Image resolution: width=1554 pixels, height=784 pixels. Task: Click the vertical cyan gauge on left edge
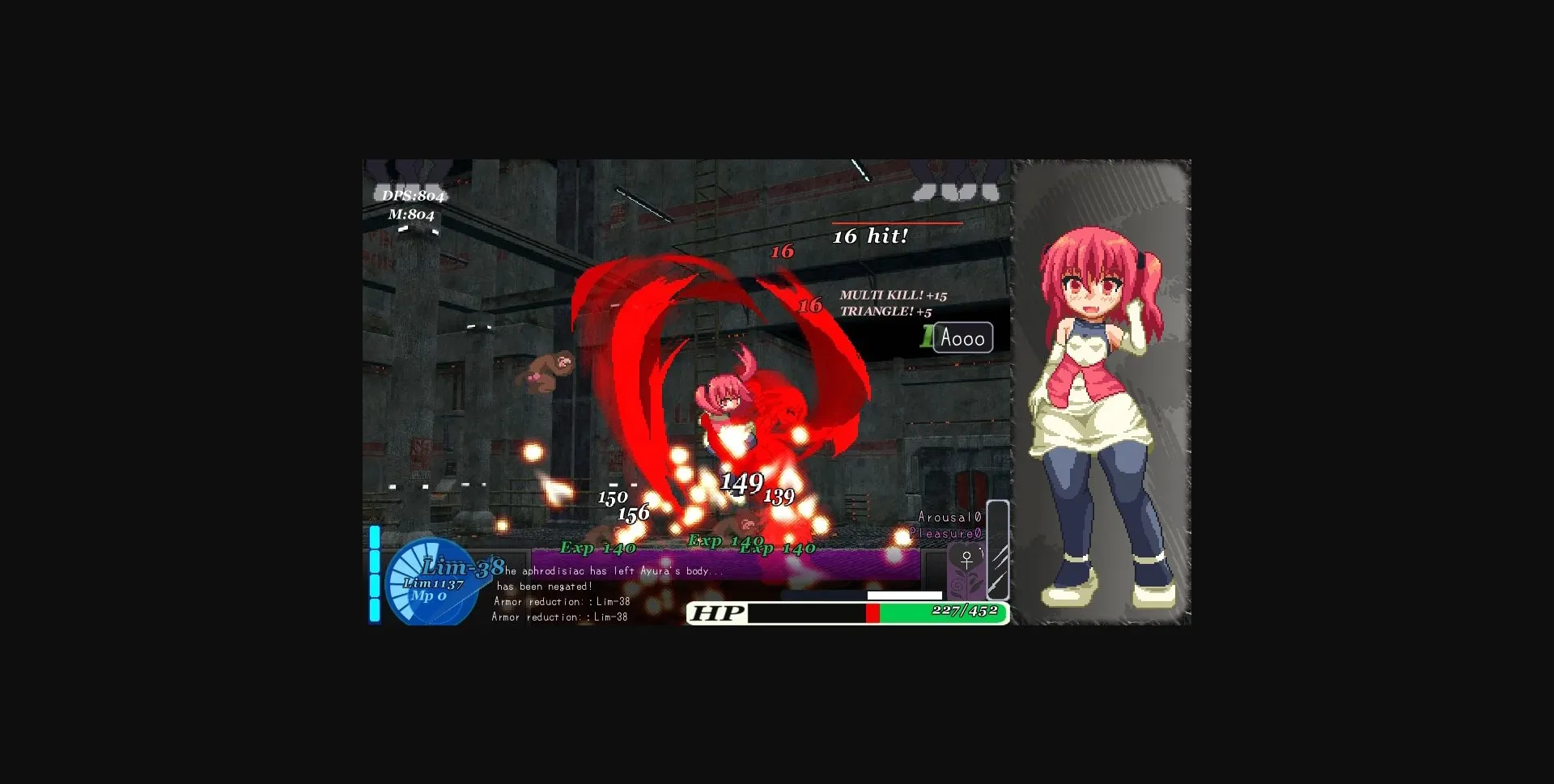point(375,574)
